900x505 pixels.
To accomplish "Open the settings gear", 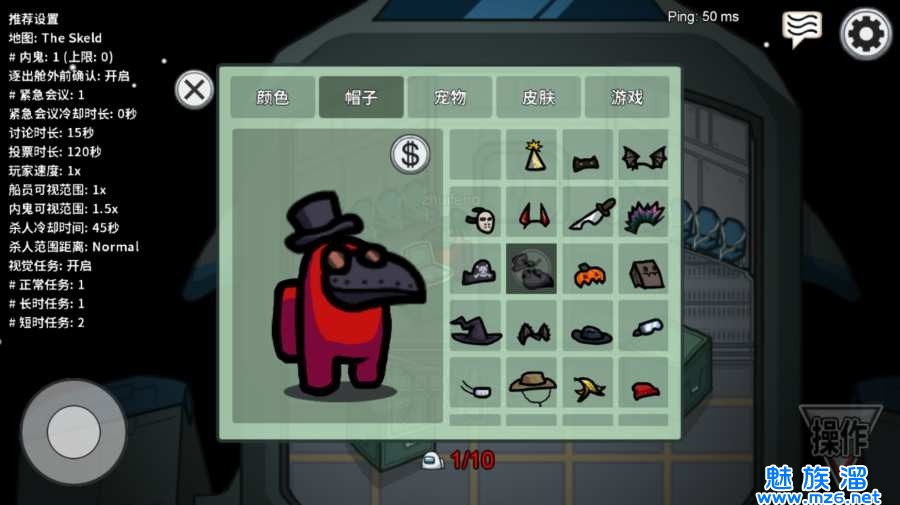I will (865, 33).
